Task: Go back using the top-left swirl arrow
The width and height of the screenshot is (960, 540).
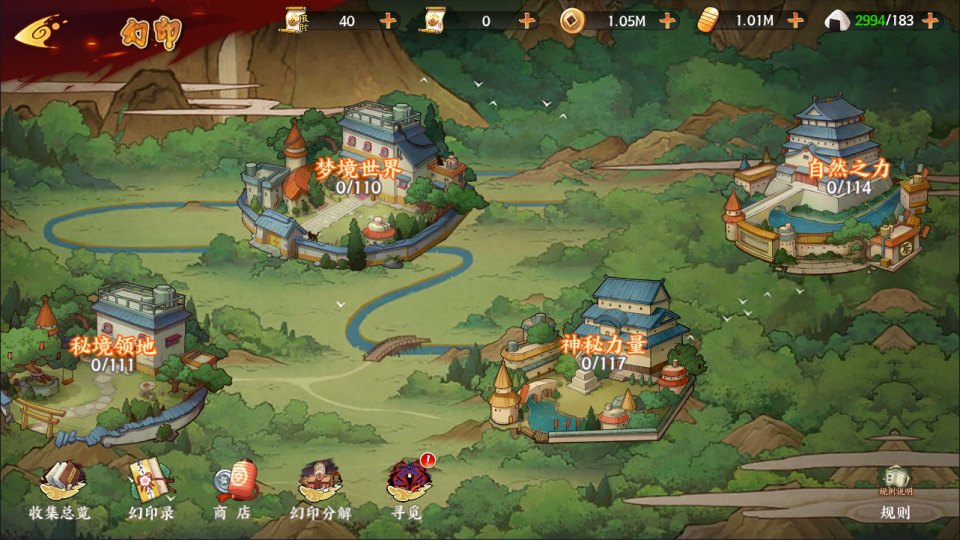Action: click(x=42, y=31)
